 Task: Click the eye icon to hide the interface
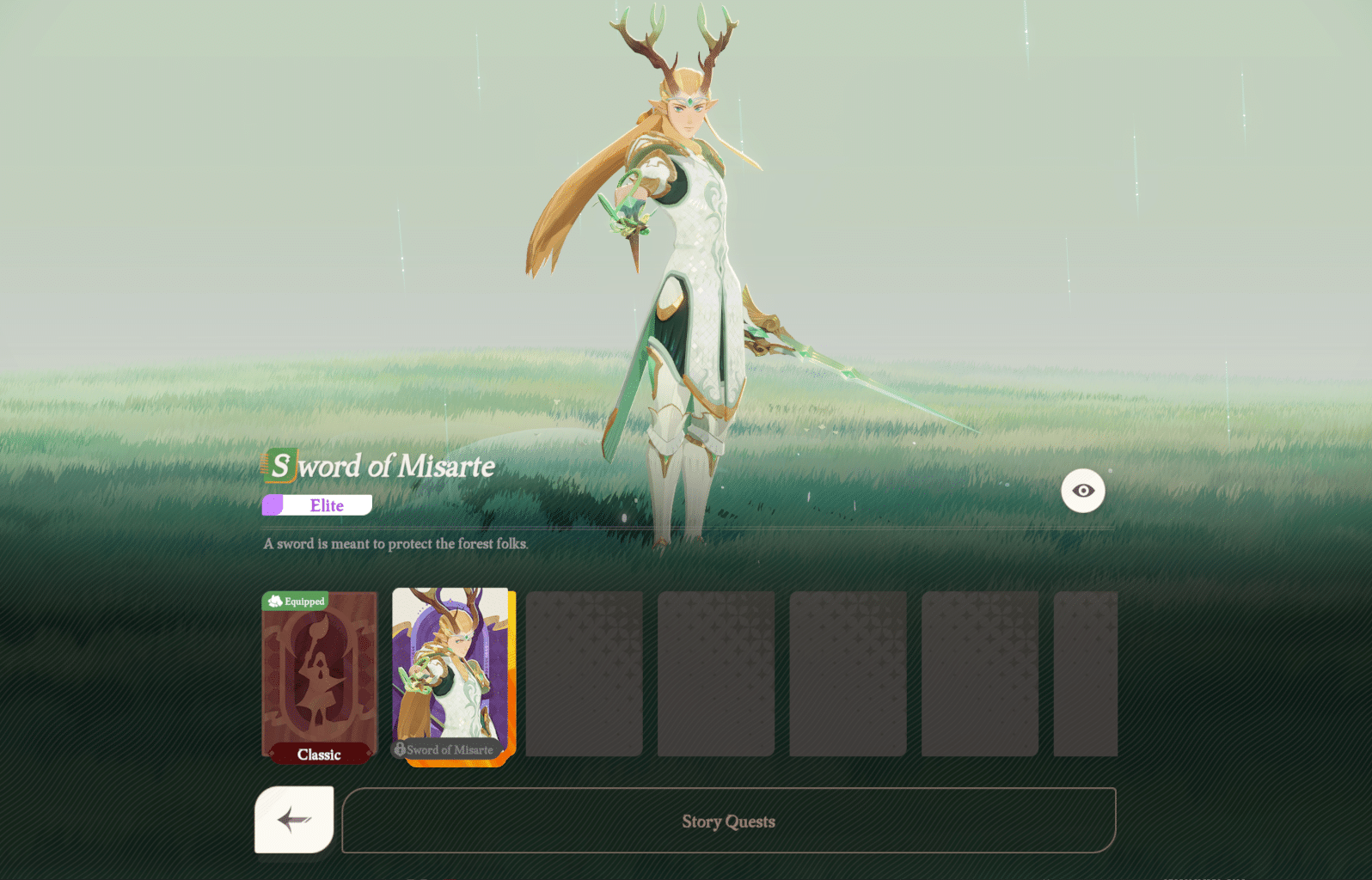click(1082, 491)
